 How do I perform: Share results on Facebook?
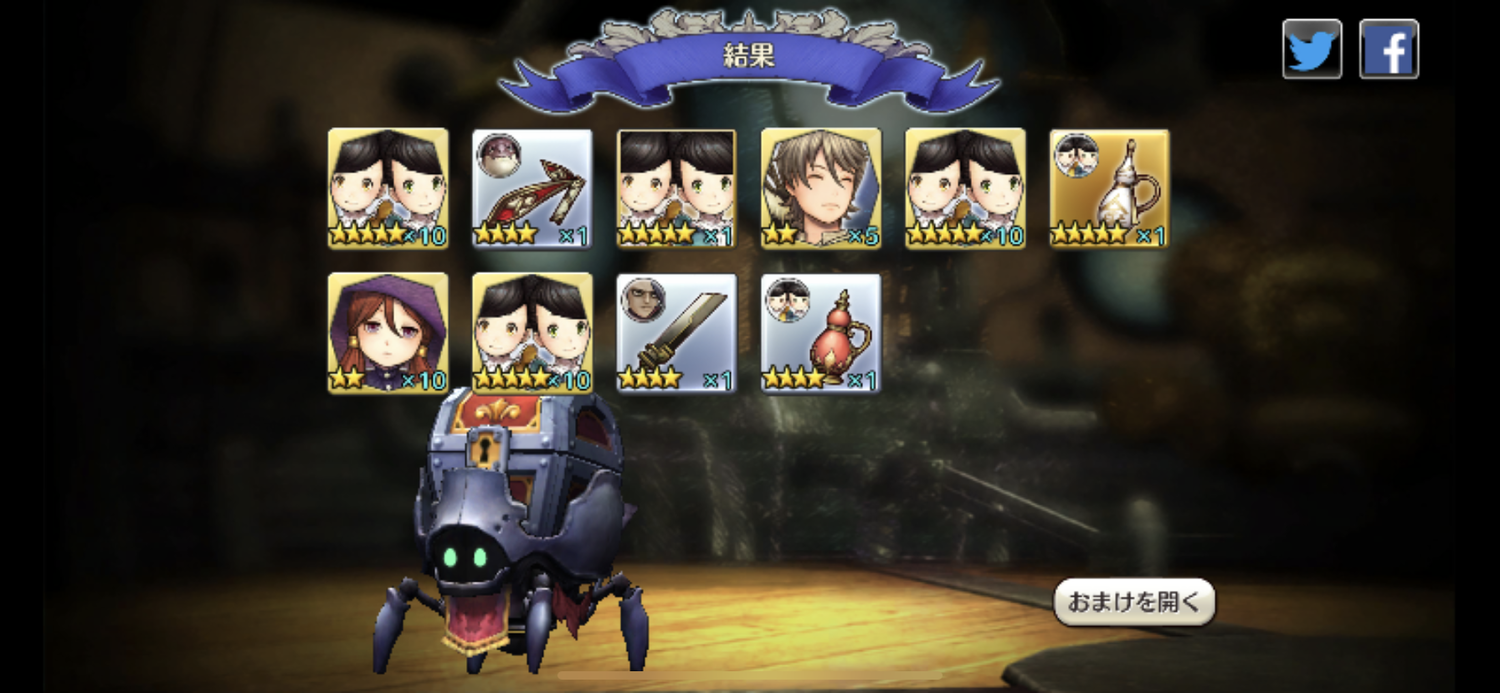point(1388,49)
